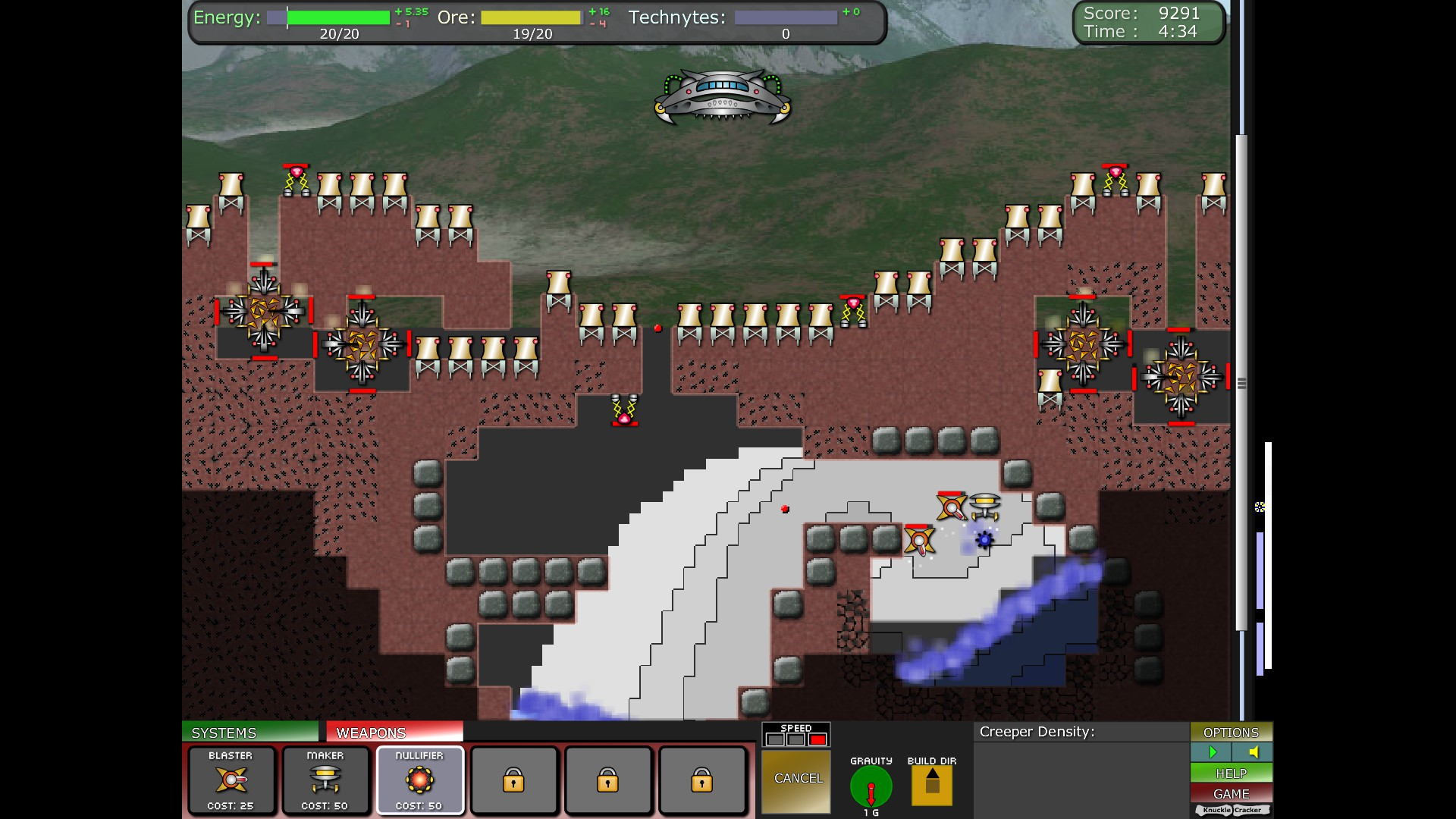
Task: Switch to the Systems tab
Action: coord(249,732)
